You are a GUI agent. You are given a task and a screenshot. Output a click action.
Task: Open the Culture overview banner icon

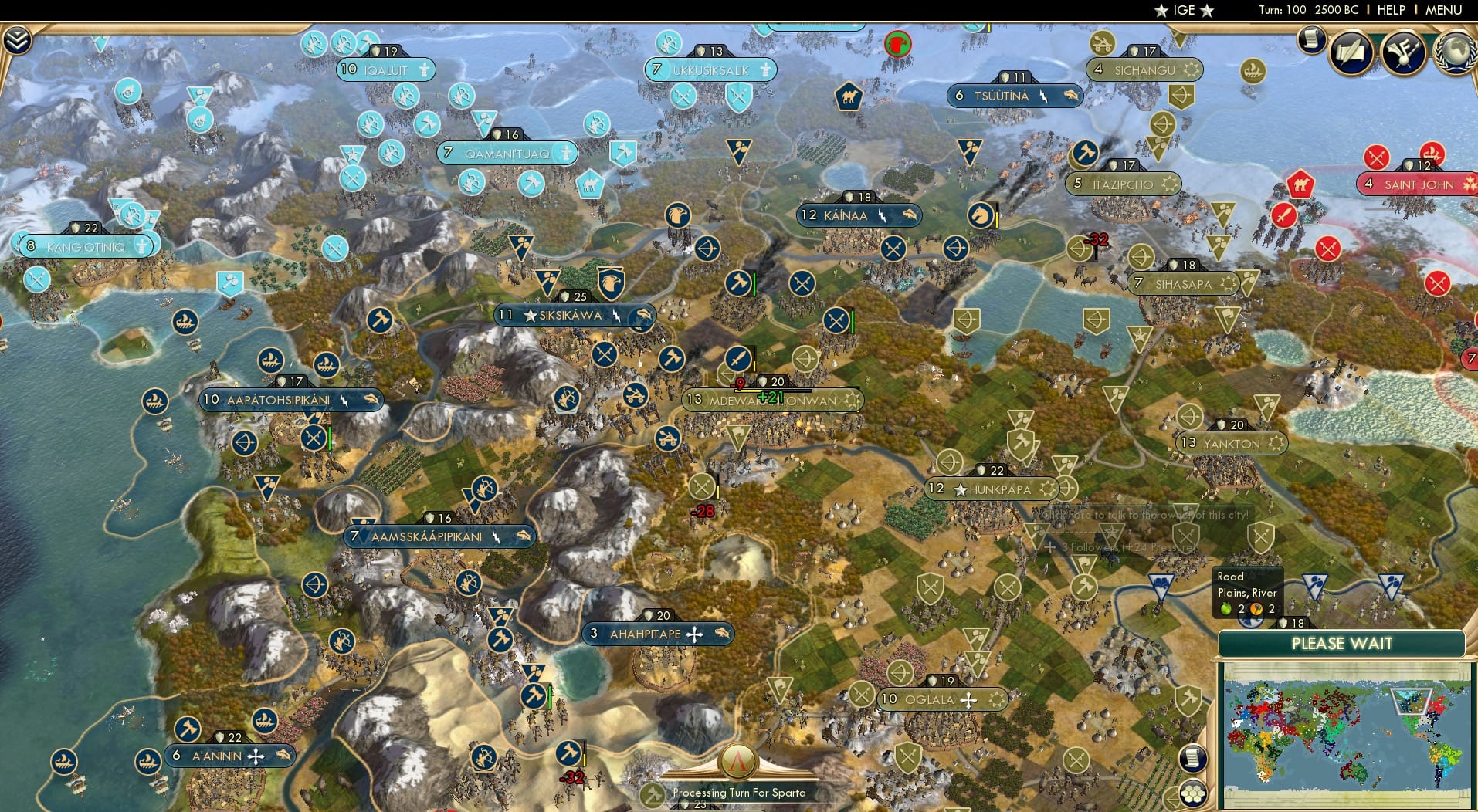1402,52
